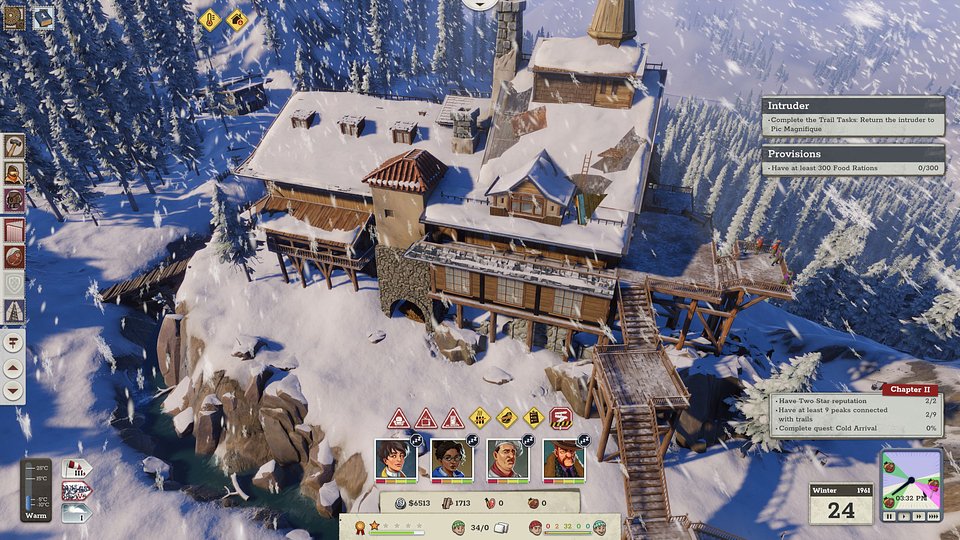The image size is (960, 540).
Task: Click the thermometer temperature gauge
Action: click(37, 488)
